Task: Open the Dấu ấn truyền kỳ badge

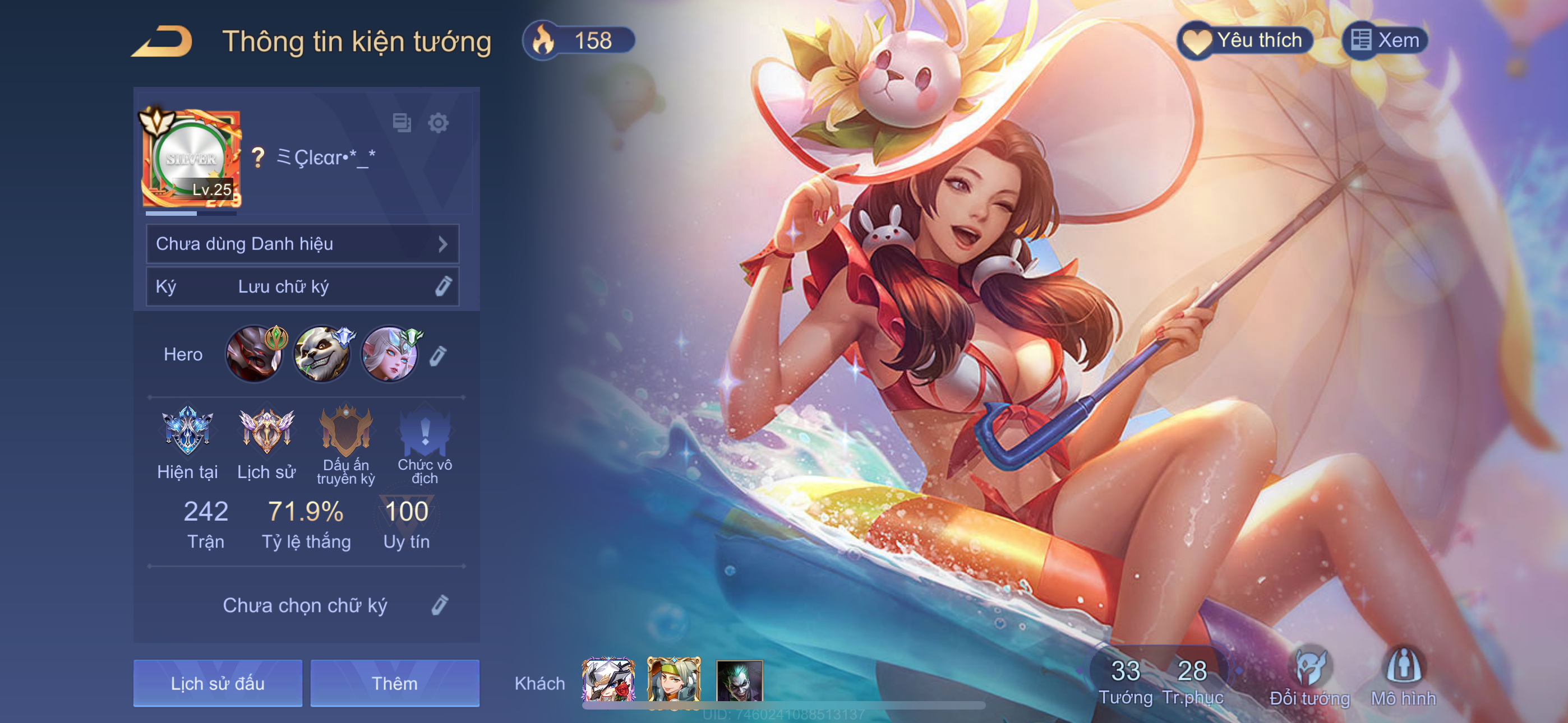Action: click(x=346, y=431)
